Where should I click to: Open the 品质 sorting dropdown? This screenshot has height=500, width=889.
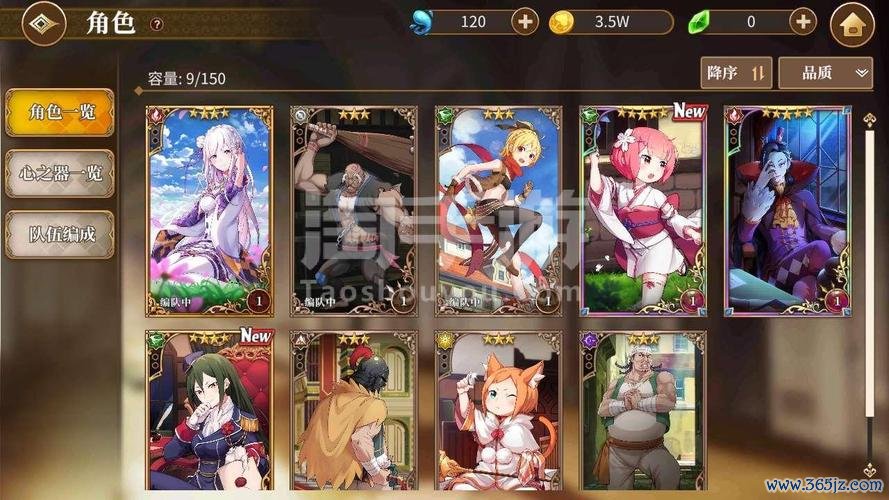(x=825, y=72)
